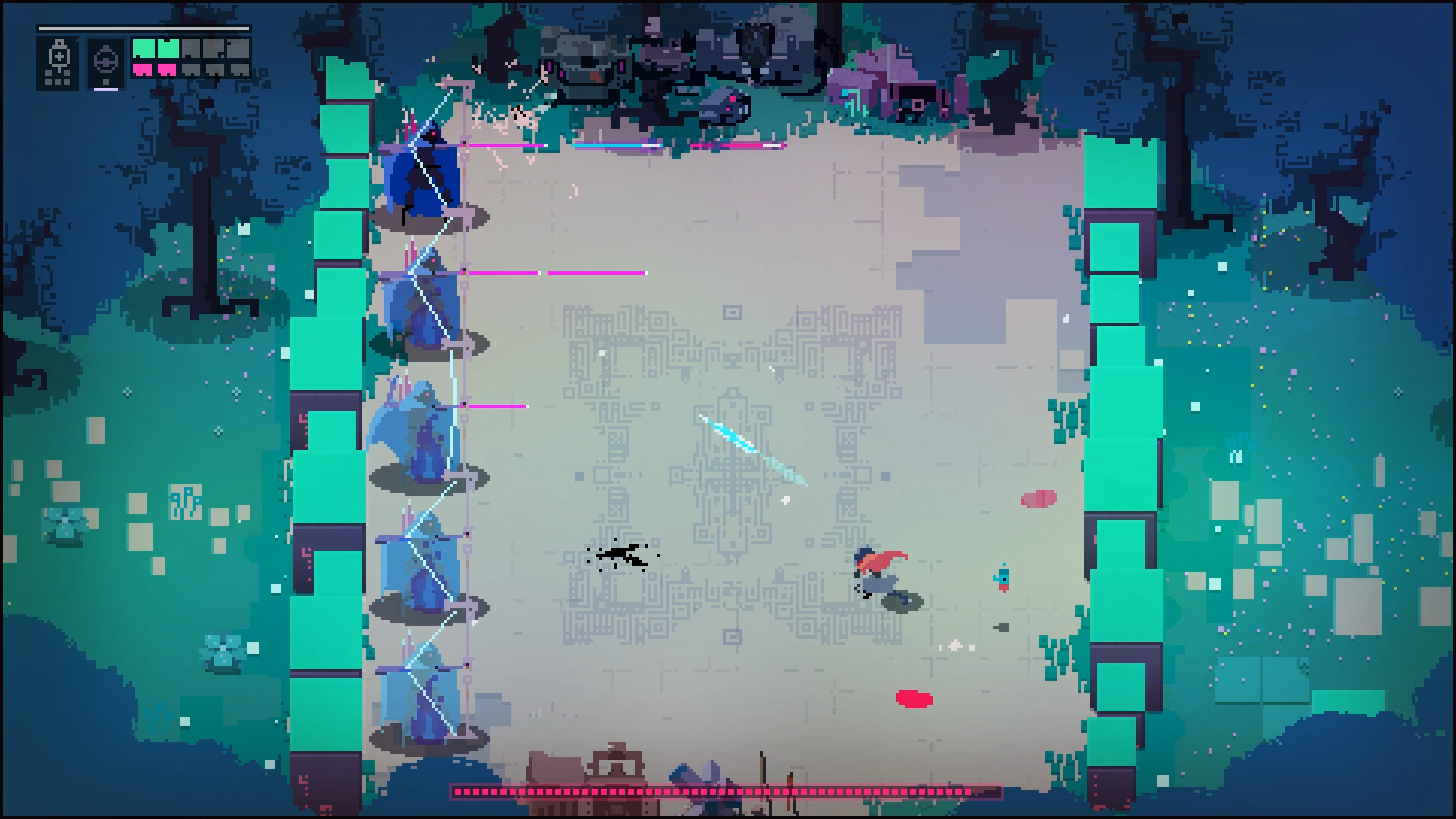Select the second pink ammo cell
The image size is (1456, 819).
167,71
